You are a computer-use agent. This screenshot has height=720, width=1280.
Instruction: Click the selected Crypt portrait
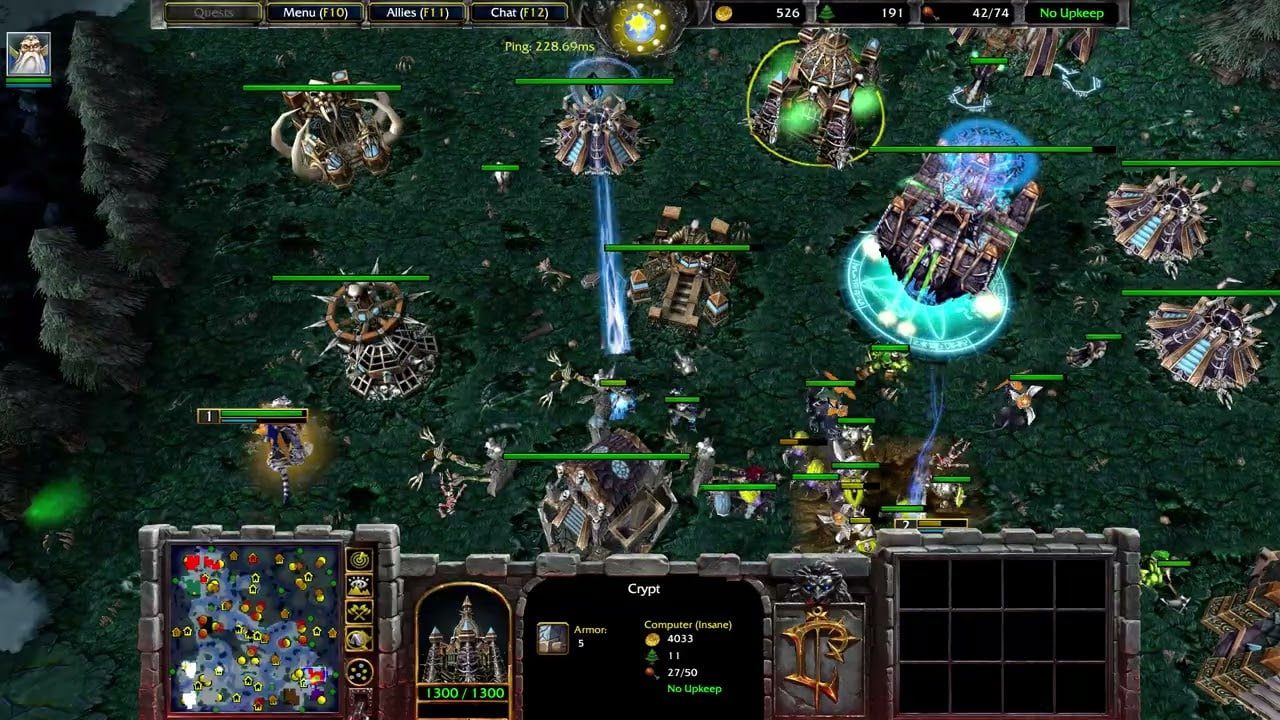point(463,640)
